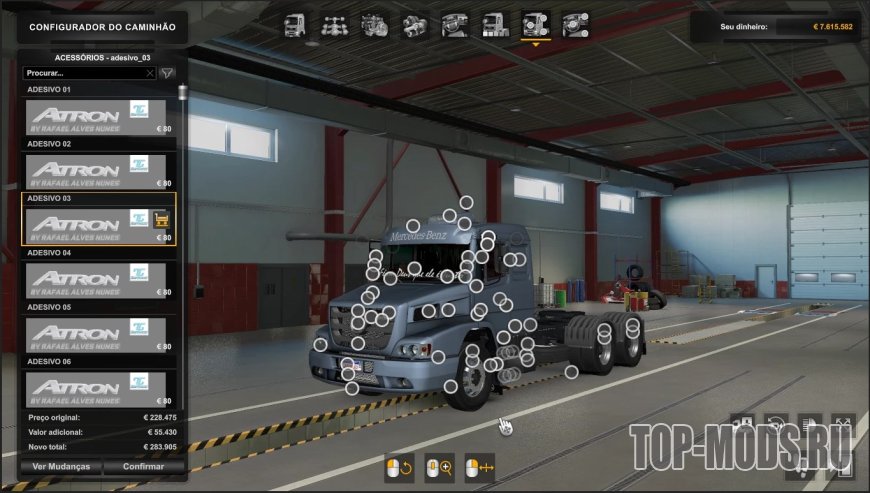Clear the search box with the X
Viewport: 870px width, 493px height.
coord(150,73)
